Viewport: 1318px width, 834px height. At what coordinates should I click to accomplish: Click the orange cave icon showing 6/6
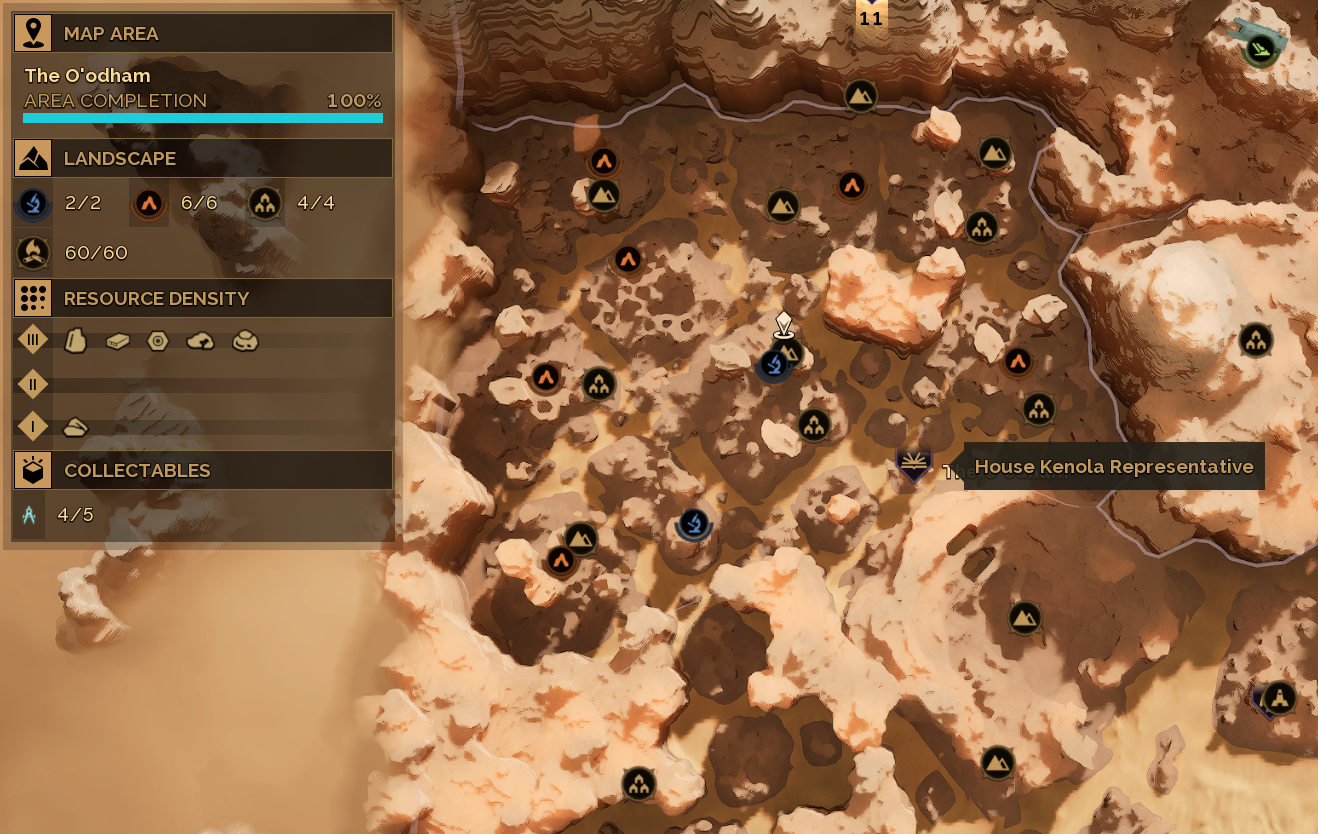pyautogui.click(x=149, y=204)
